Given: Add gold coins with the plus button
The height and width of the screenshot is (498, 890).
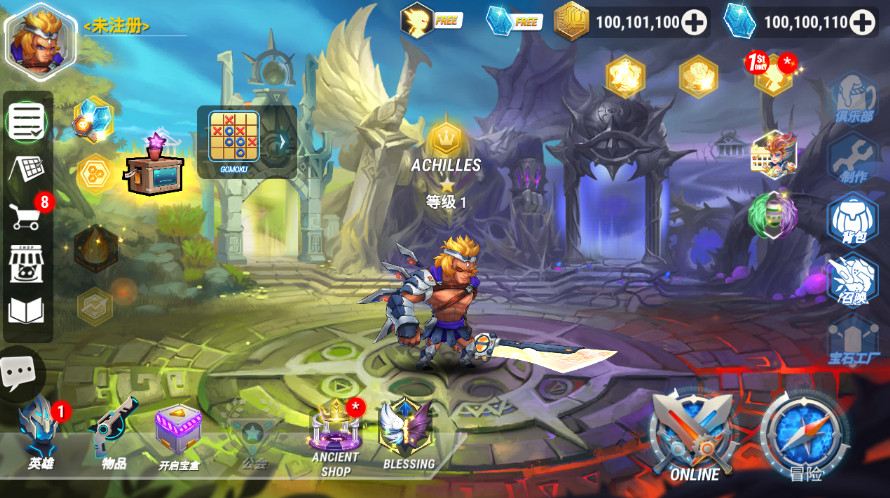Looking at the screenshot, I should (x=693, y=21).
